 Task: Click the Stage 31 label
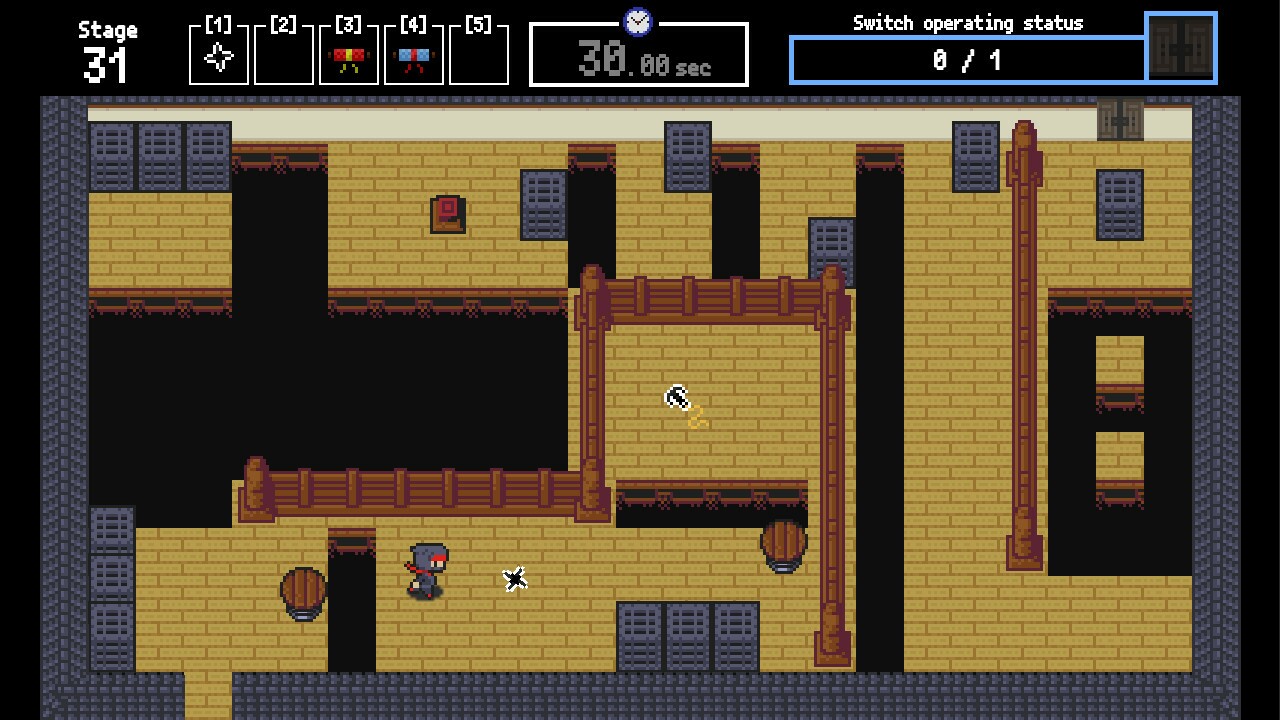(x=107, y=50)
